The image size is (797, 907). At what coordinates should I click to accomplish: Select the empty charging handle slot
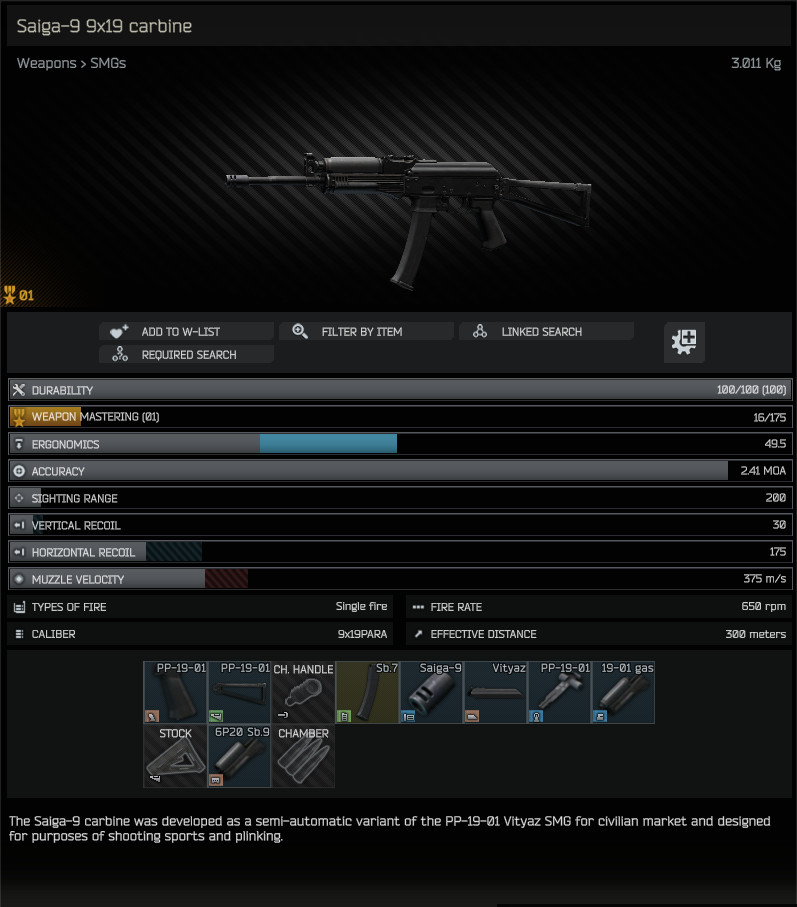(303, 692)
